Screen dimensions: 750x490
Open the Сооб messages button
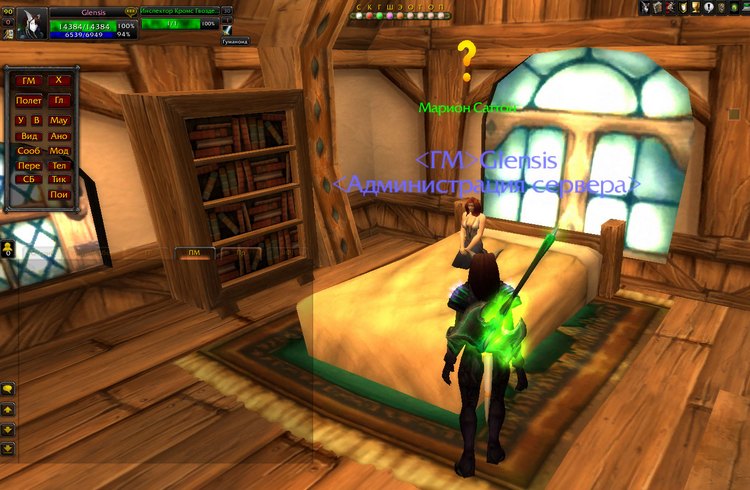29,150
